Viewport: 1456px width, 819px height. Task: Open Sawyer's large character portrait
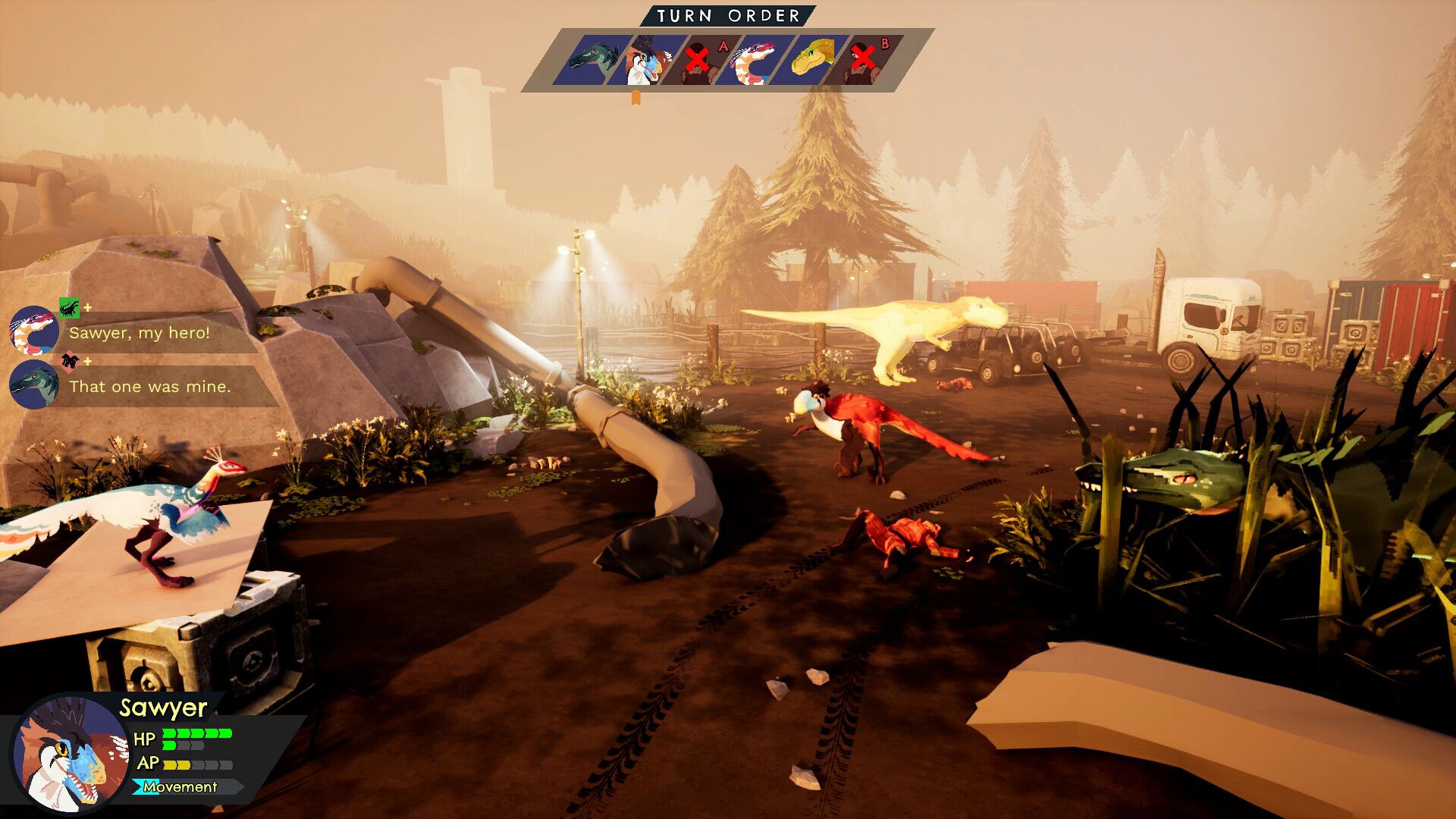tap(70, 754)
